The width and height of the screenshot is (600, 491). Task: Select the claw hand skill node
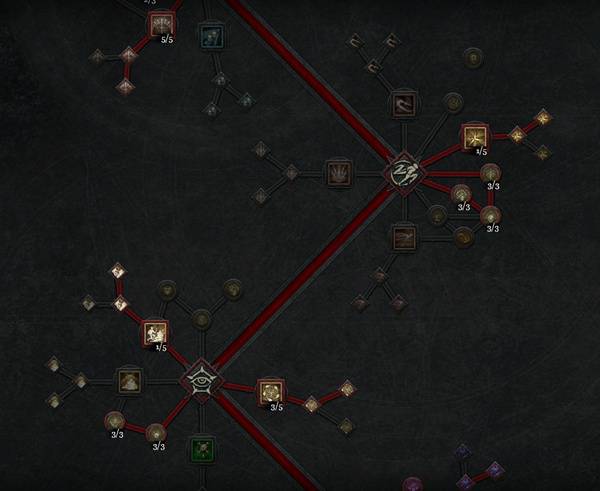pyautogui.click(x=337, y=172)
